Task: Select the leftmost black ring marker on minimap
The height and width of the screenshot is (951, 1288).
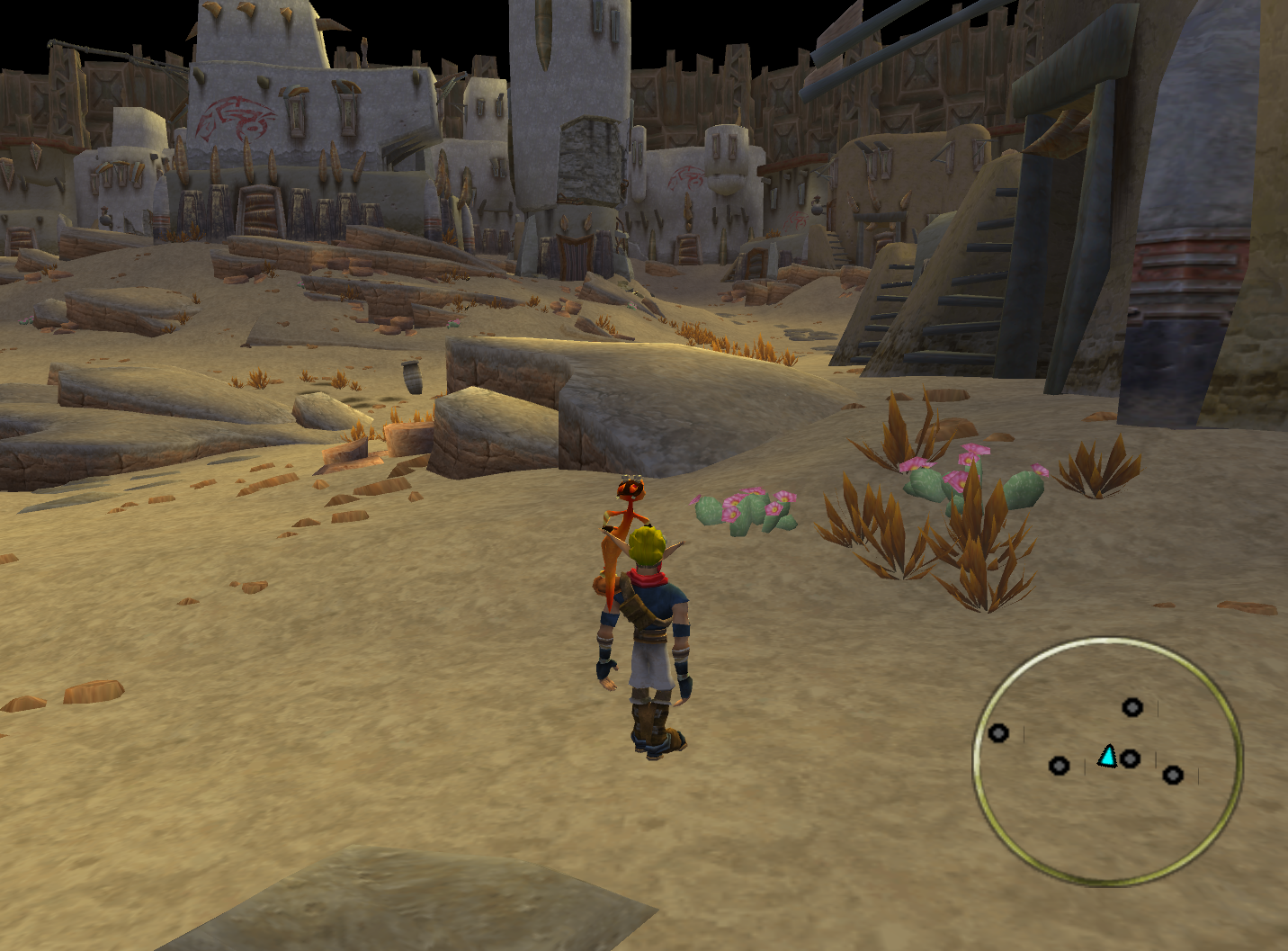Action: click(x=998, y=733)
